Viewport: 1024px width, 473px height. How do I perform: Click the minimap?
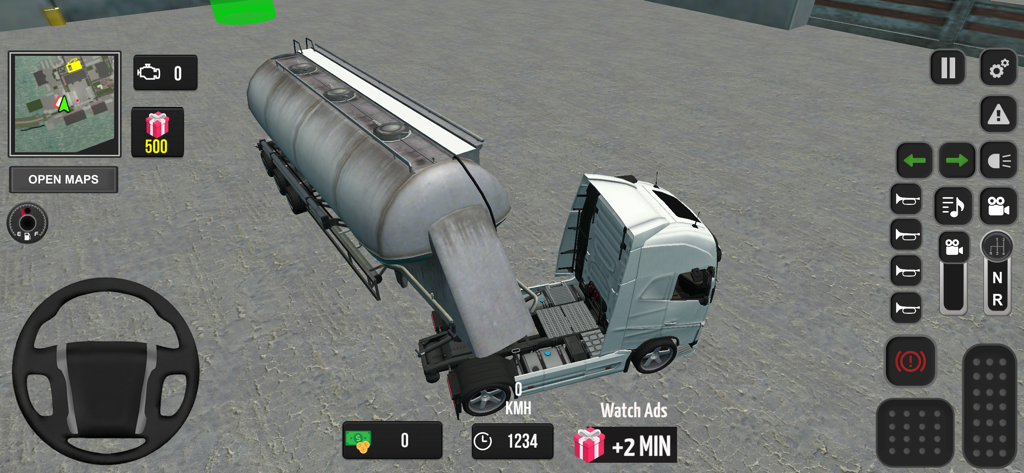tap(65, 104)
